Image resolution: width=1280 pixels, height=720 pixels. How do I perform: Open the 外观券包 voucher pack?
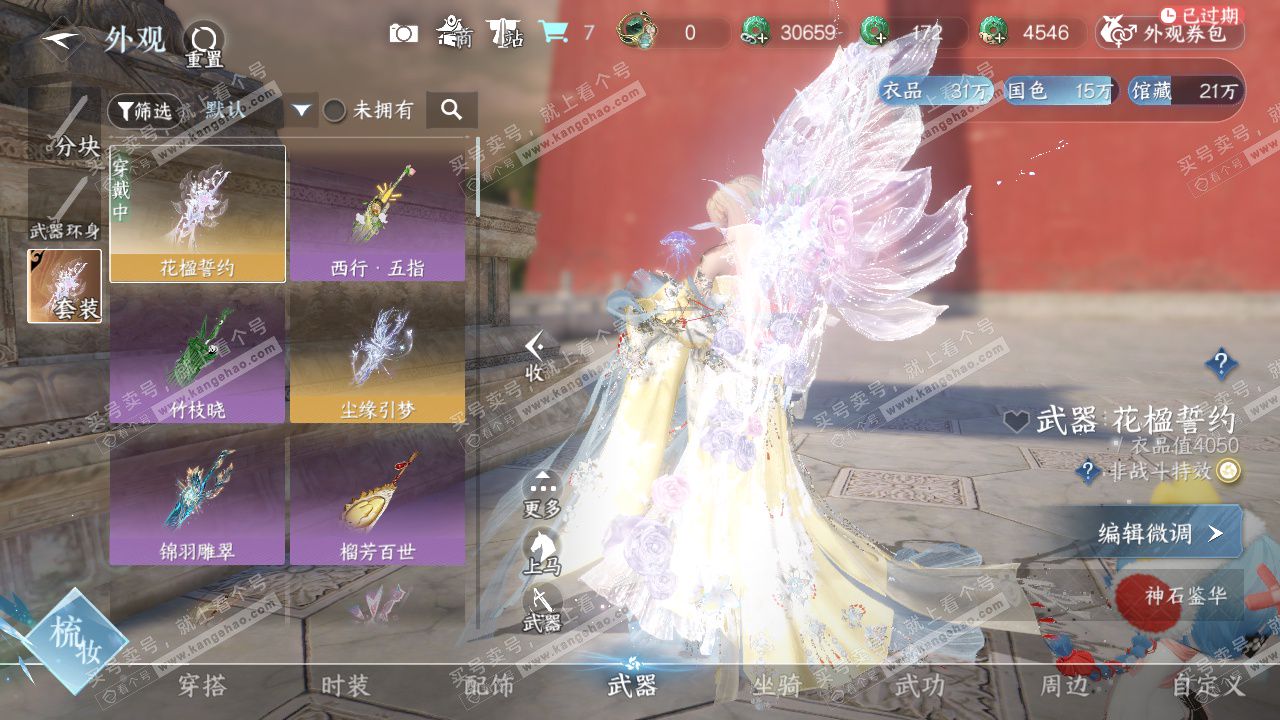point(1170,34)
